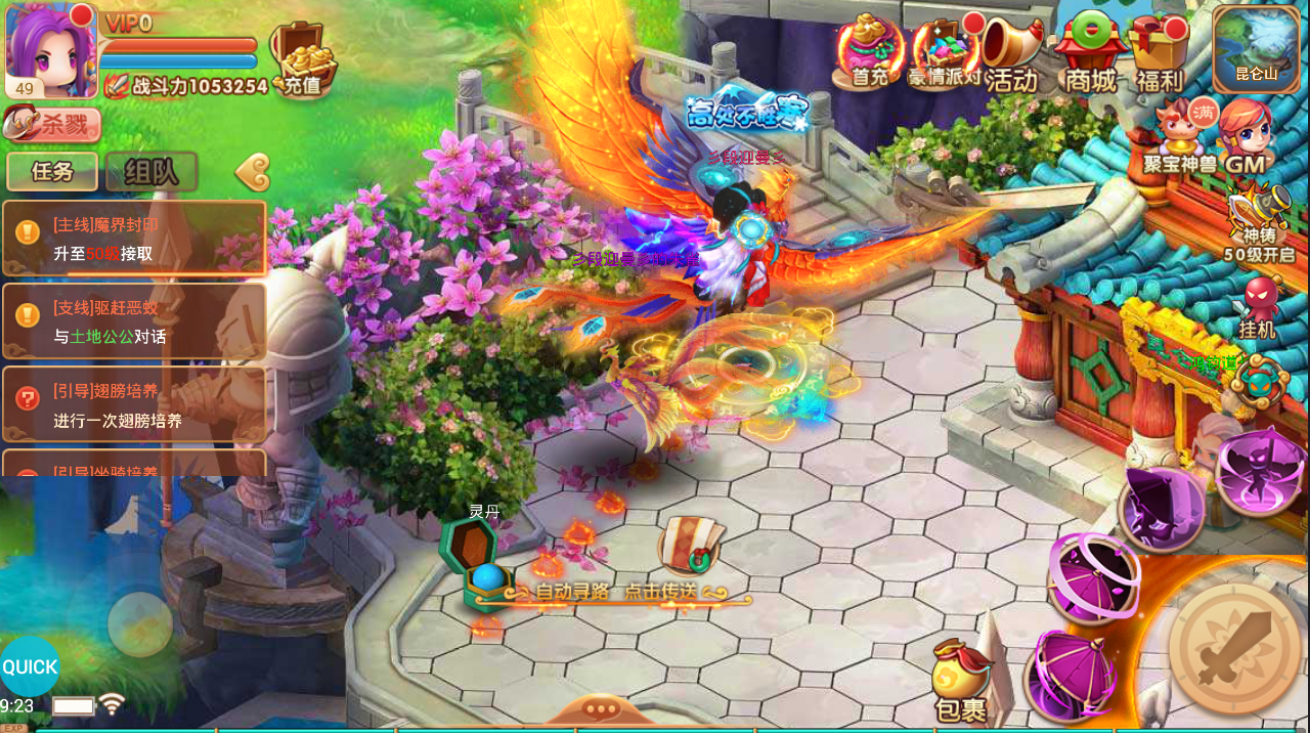Open the 福利 welfare gift box
This screenshot has width=1310, height=733.
[x=1159, y=52]
